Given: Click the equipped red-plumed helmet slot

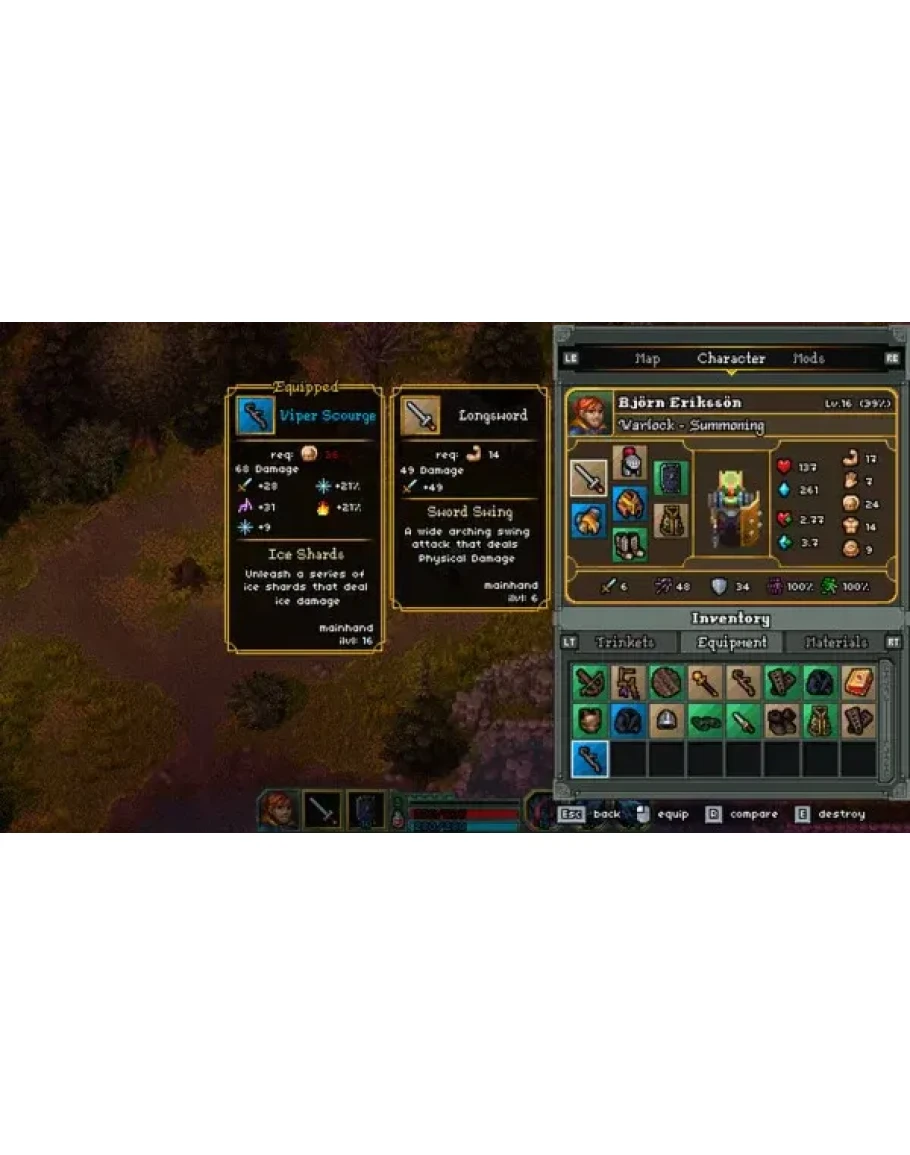Looking at the screenshot, I should click(630, 462).
